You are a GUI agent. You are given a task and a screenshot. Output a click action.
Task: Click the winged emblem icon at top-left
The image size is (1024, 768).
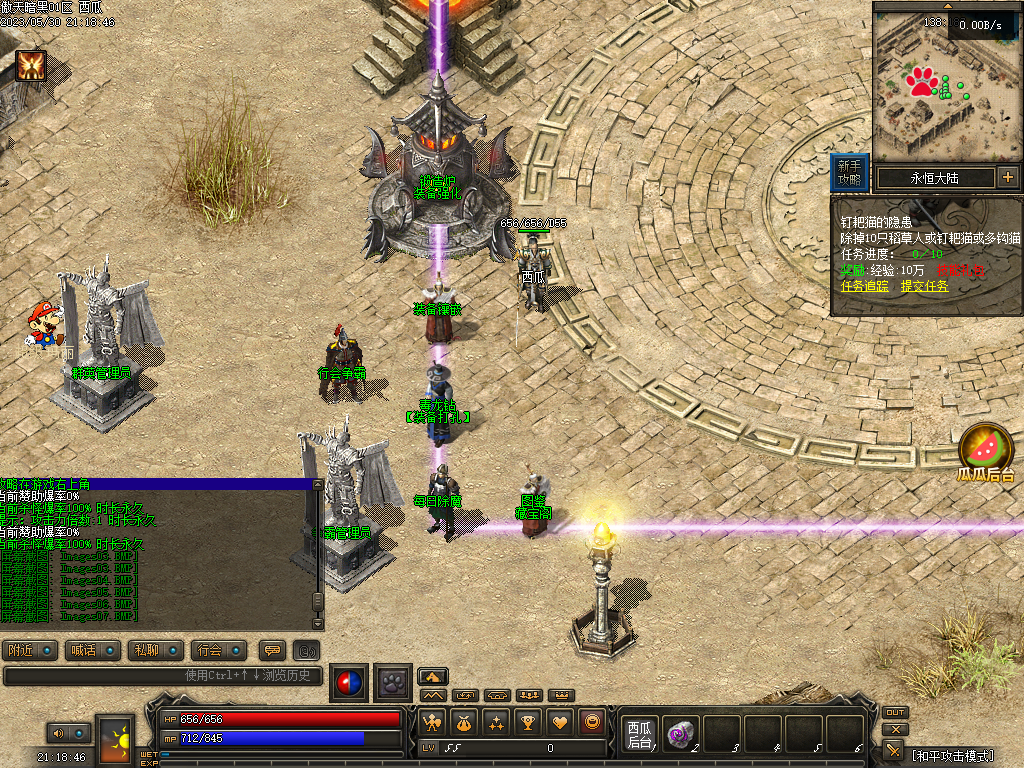(x=30, y=66)
